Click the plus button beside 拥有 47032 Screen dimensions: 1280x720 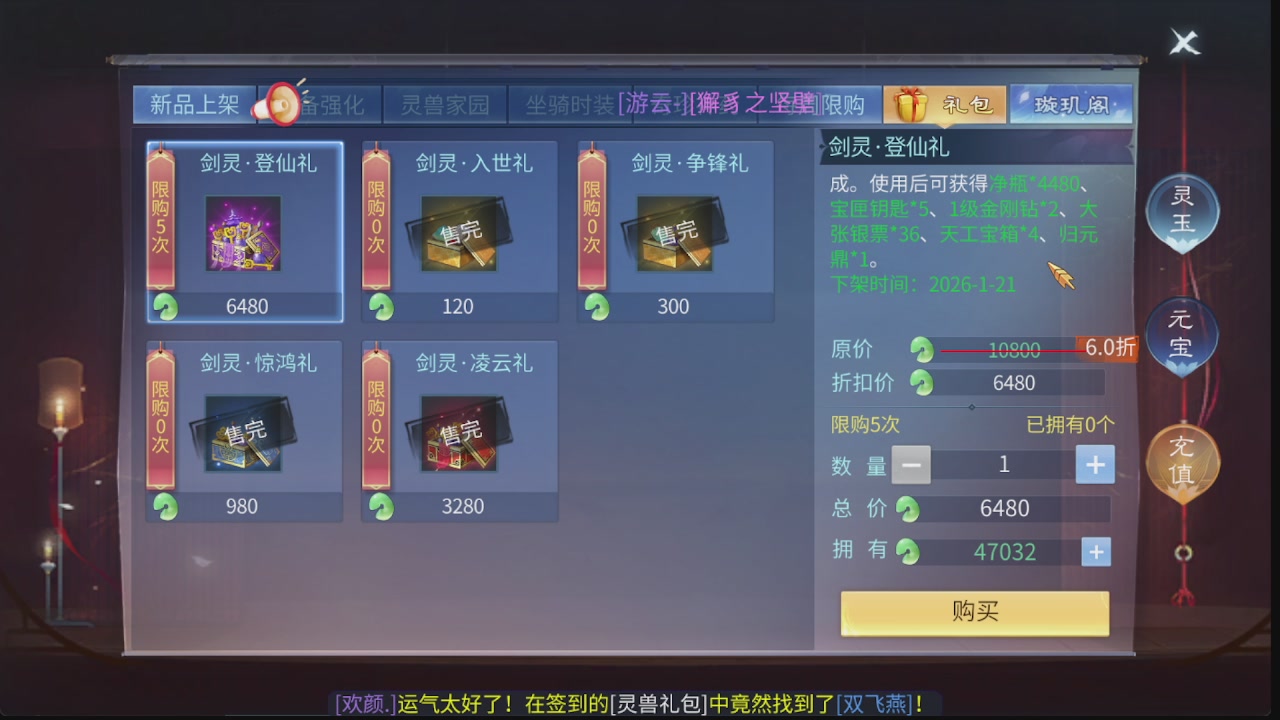(x=1095, y=551)
